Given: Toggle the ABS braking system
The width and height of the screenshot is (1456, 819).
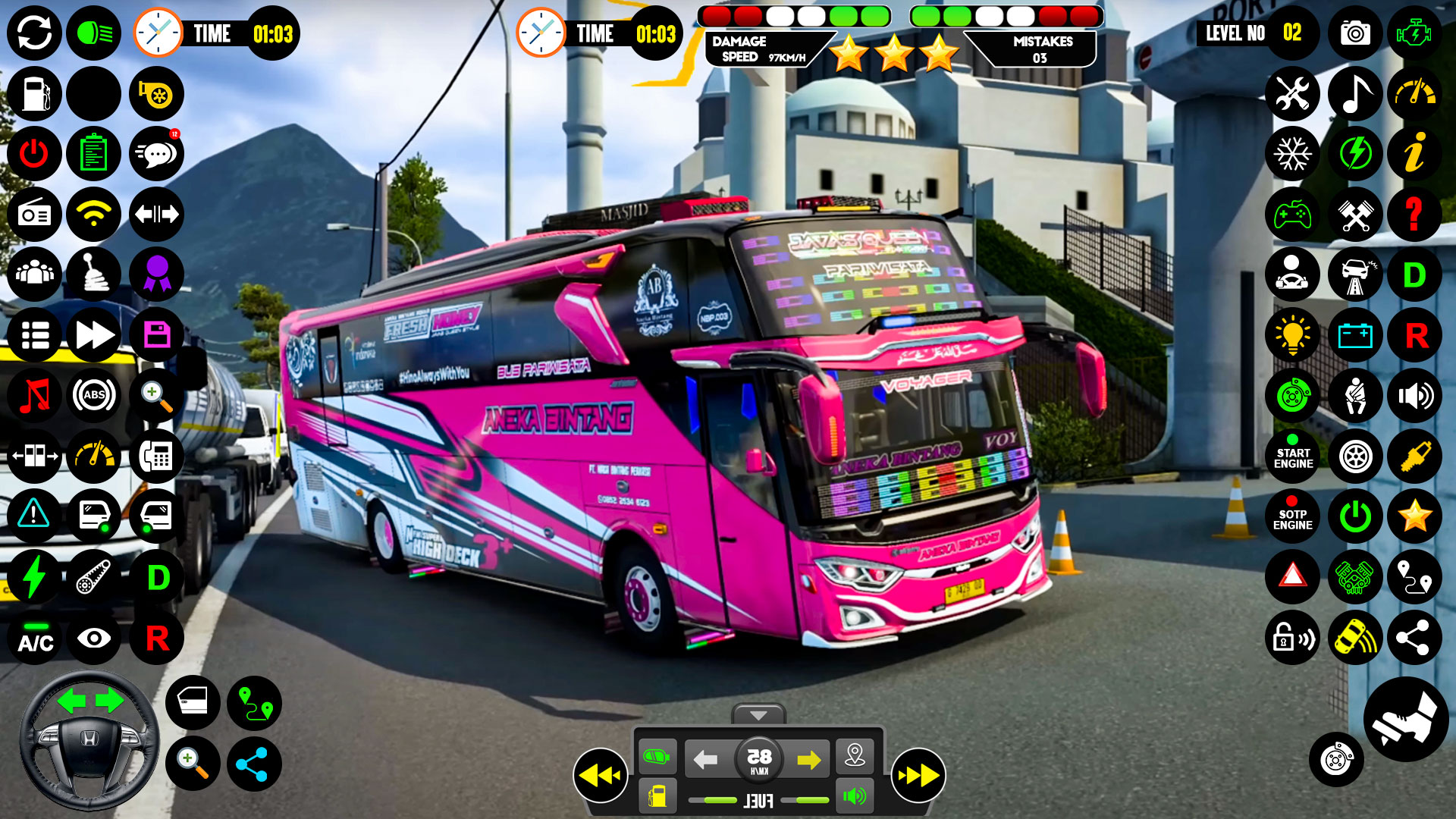Looking at the screenshot, I should [x=94, y=396].
